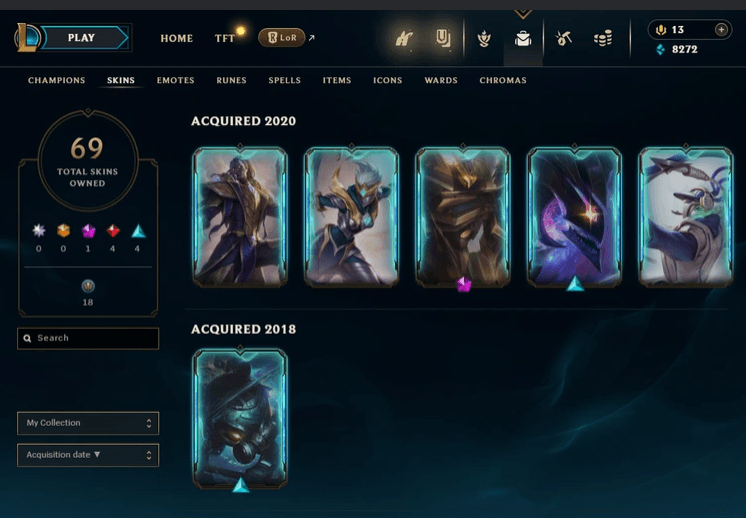Screen dimensions: 746x518
Task: Open the RUNES tab
Action: tap(232, 80)
